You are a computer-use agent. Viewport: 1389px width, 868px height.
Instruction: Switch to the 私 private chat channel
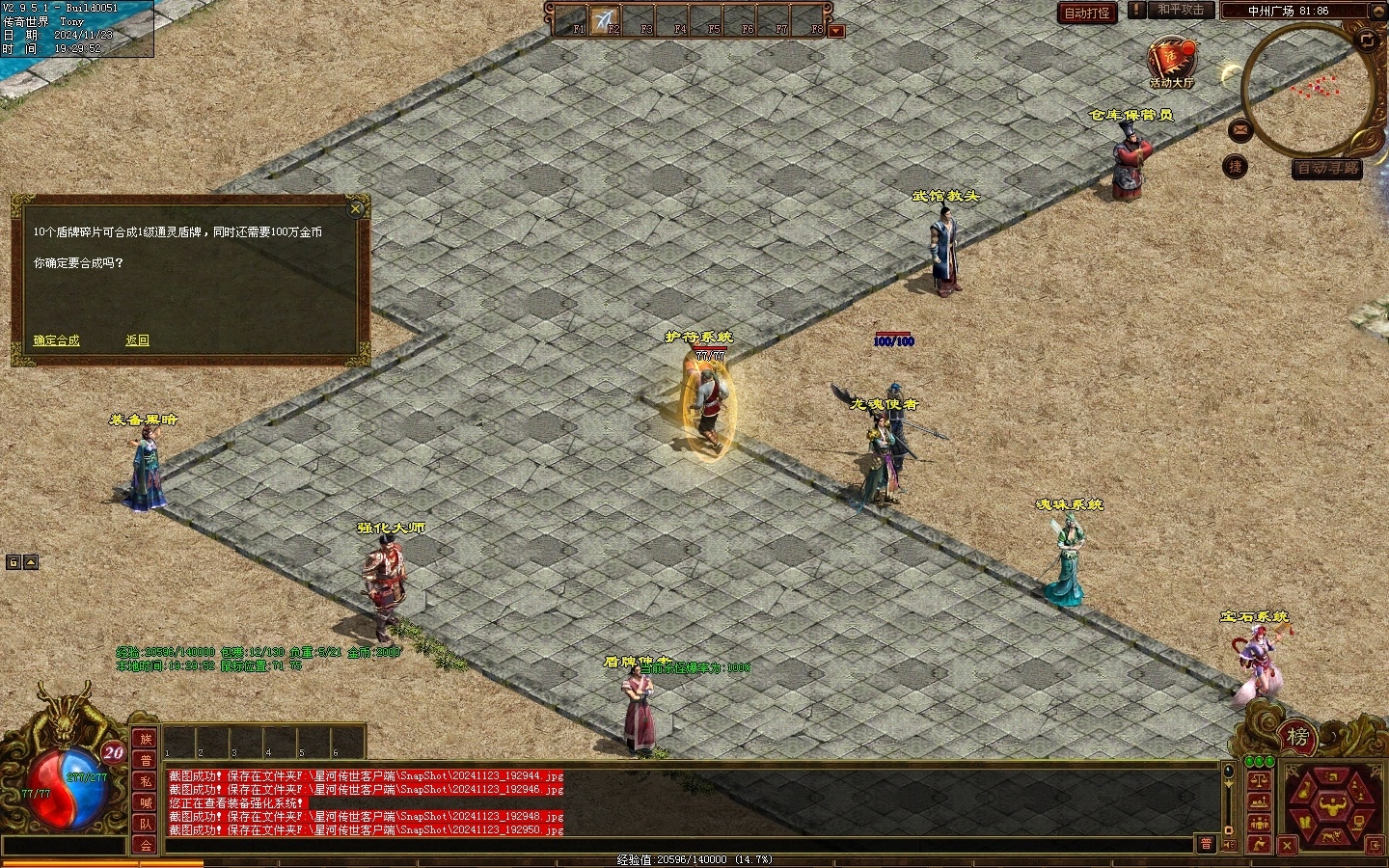click(146, 781)
